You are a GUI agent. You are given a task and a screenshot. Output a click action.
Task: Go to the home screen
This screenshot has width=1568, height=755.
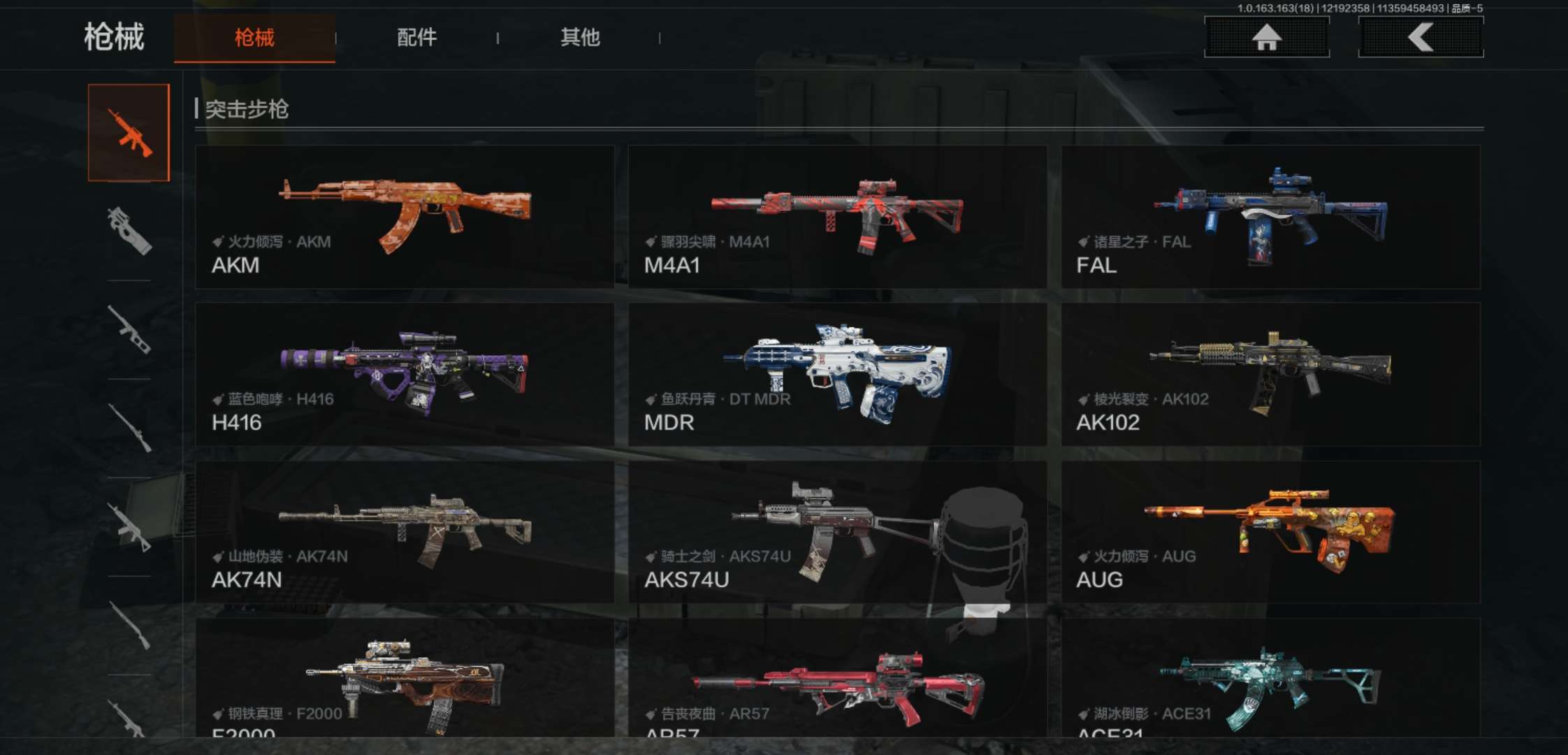[x=1266, y=37]
